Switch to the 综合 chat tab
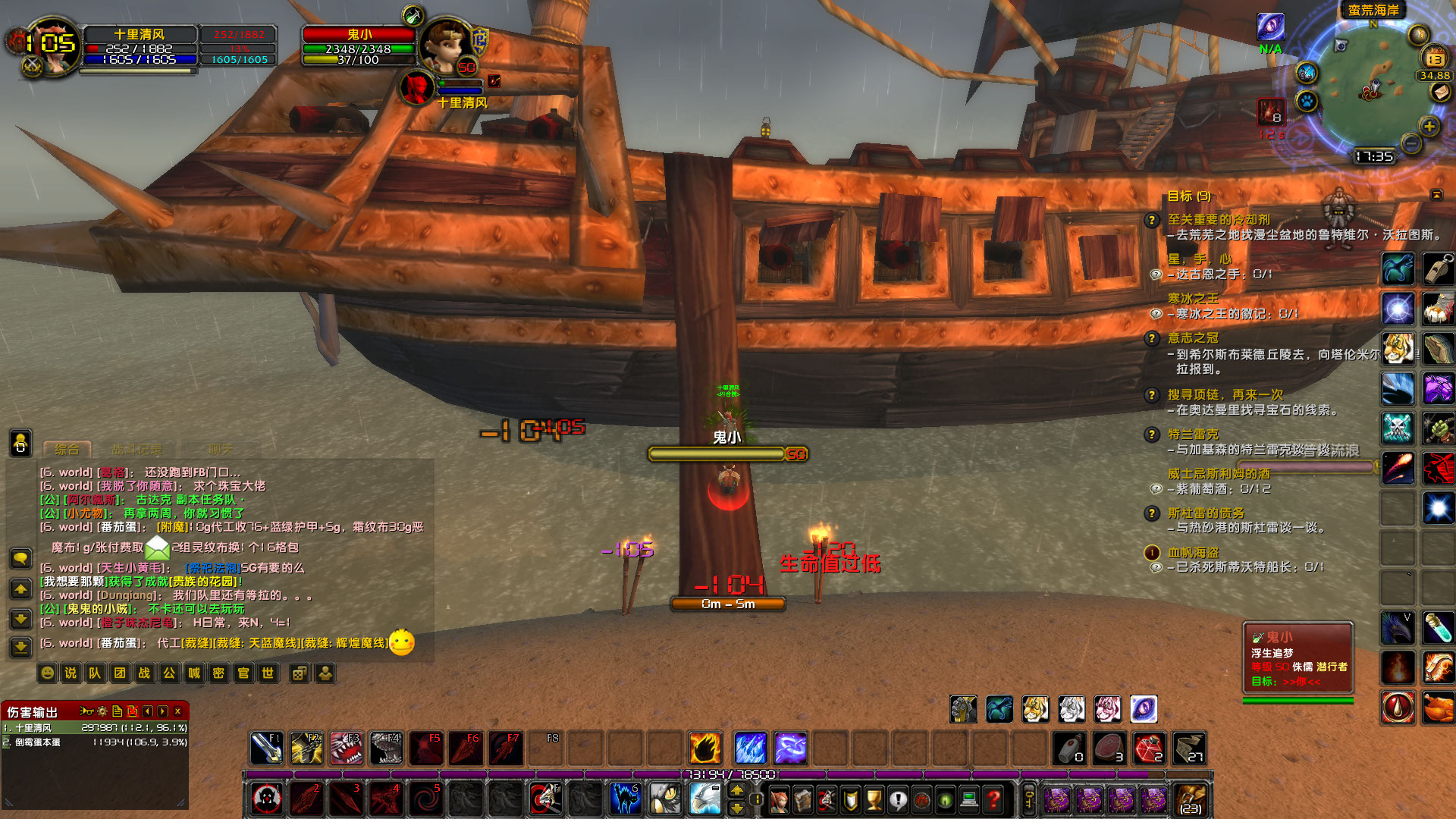The height and width of the screenshot is (819, 1456). coord(67,448)
